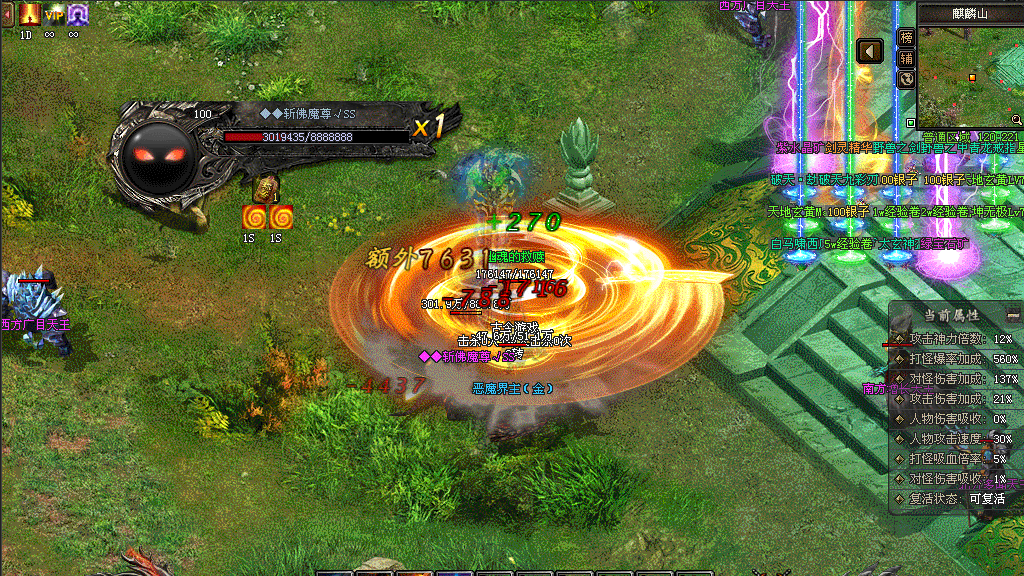
Task: Collapse the buff bar with red arrow
Action: (x=7, y=14)
